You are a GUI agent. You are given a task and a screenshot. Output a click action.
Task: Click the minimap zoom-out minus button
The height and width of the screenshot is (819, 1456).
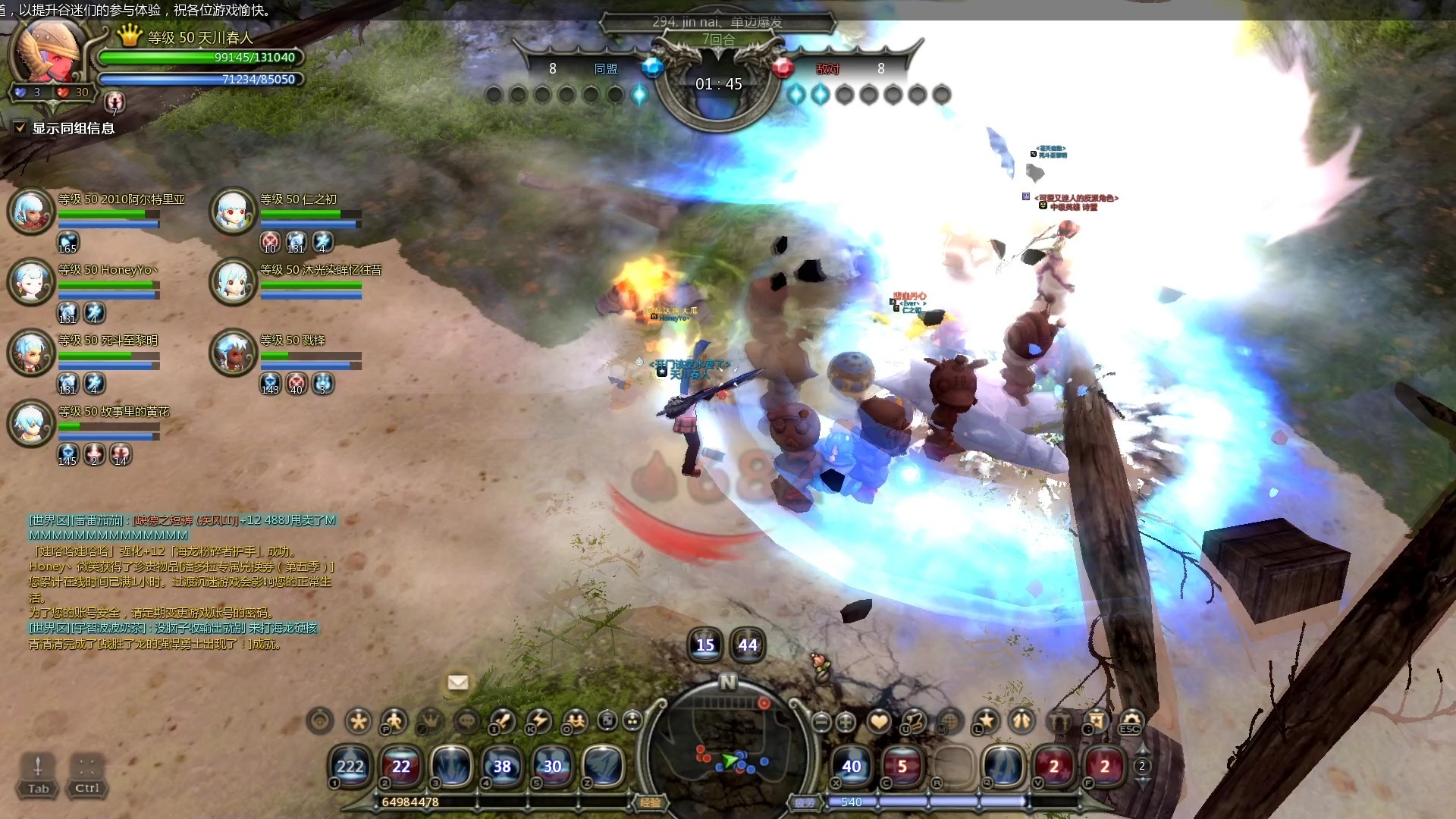[821, 722]
